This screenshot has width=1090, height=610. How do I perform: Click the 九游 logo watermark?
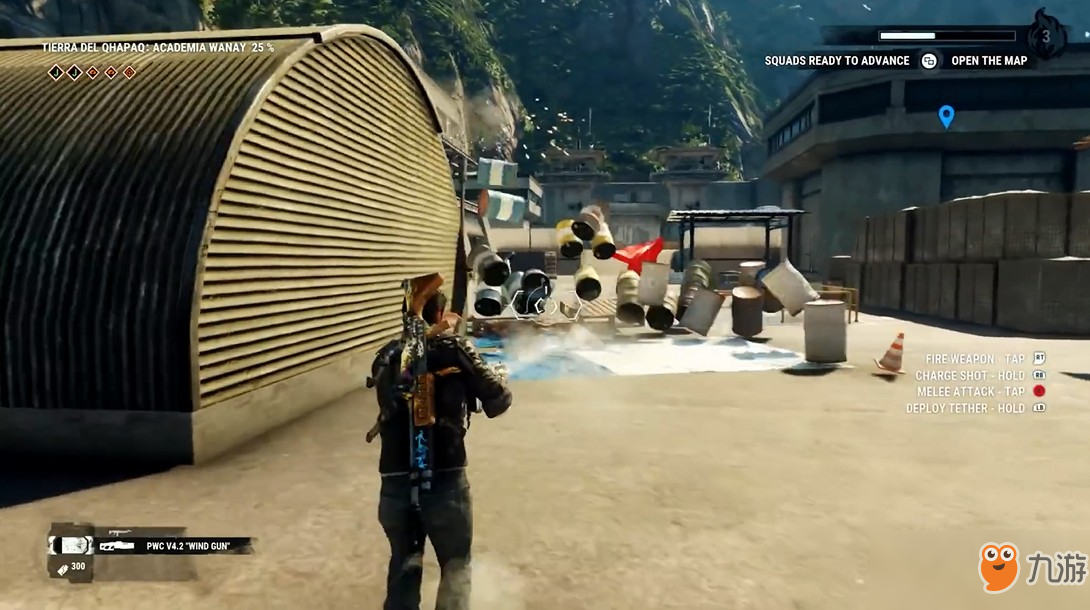(x=1030, y=568)
